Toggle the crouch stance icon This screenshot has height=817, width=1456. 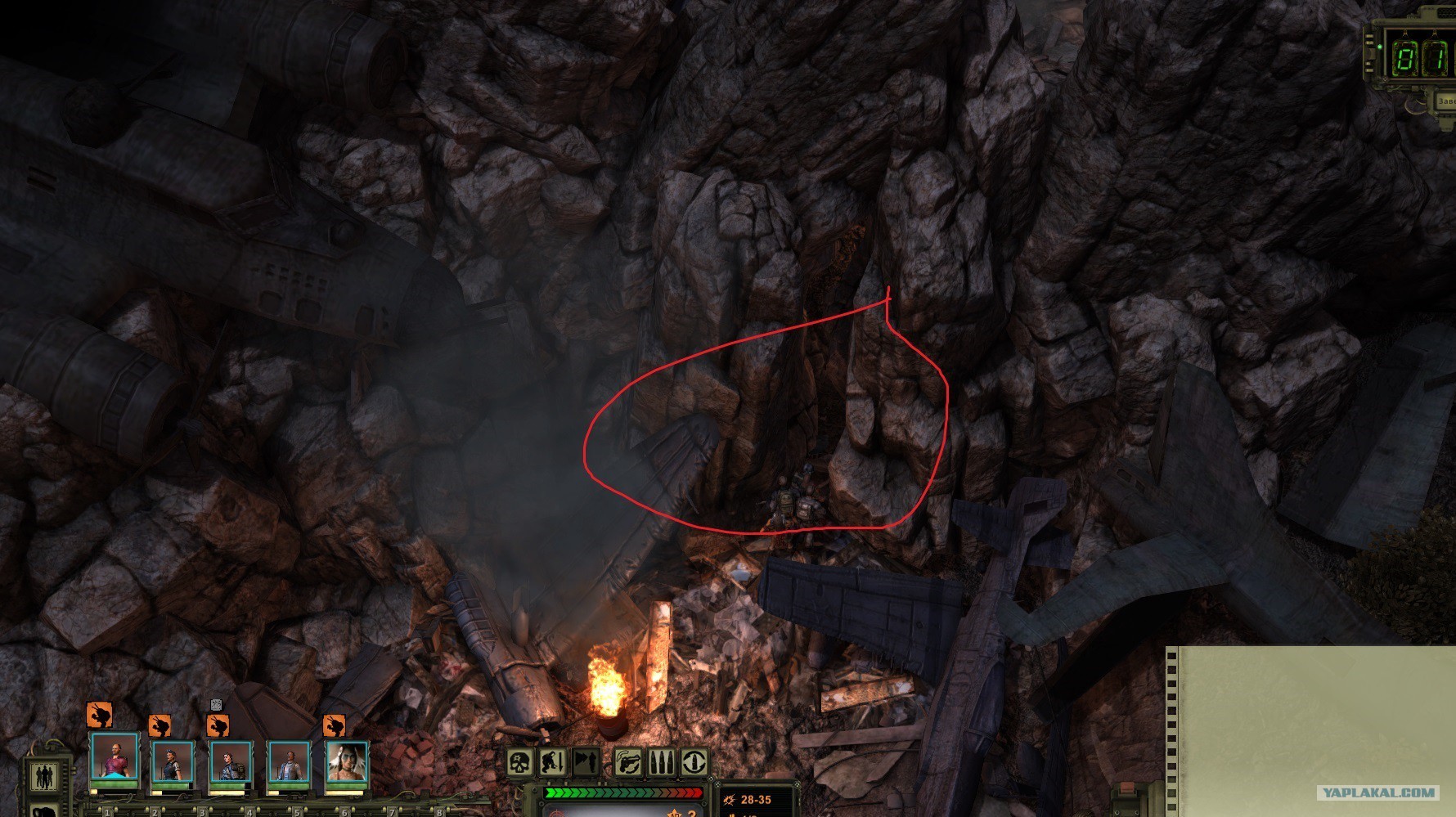pyautogui.click(x=552, y=762)
